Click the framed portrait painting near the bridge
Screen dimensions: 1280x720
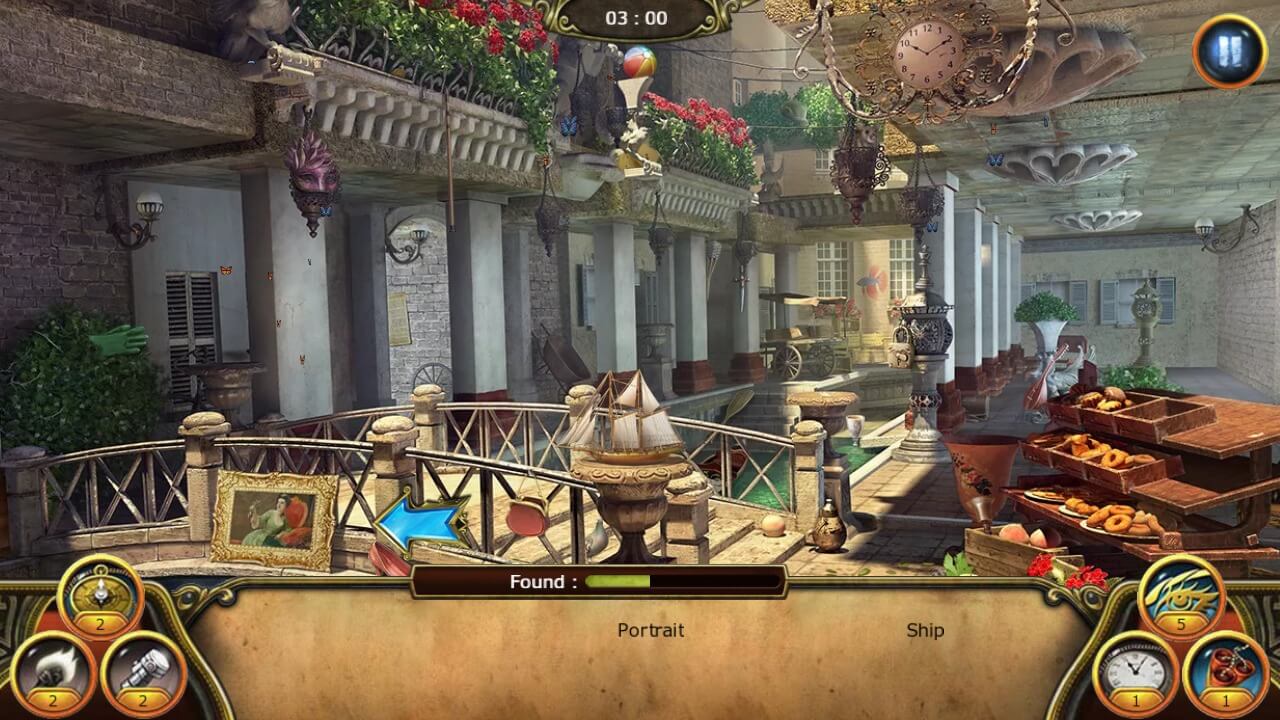[x=272, y=517]
